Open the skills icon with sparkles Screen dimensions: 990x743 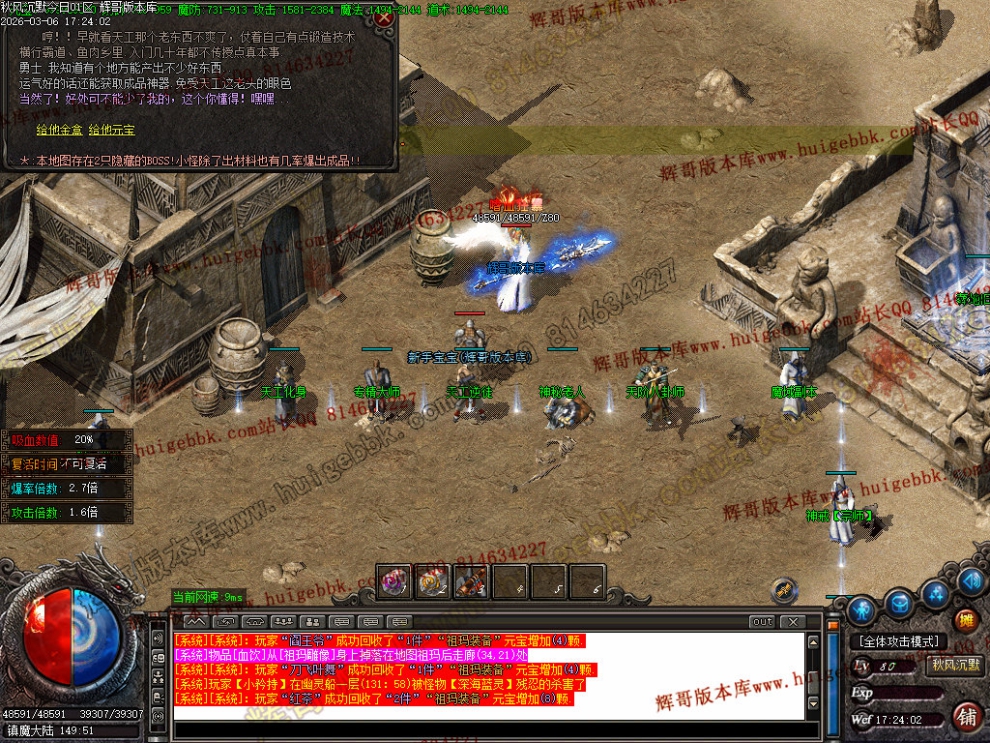935,595
